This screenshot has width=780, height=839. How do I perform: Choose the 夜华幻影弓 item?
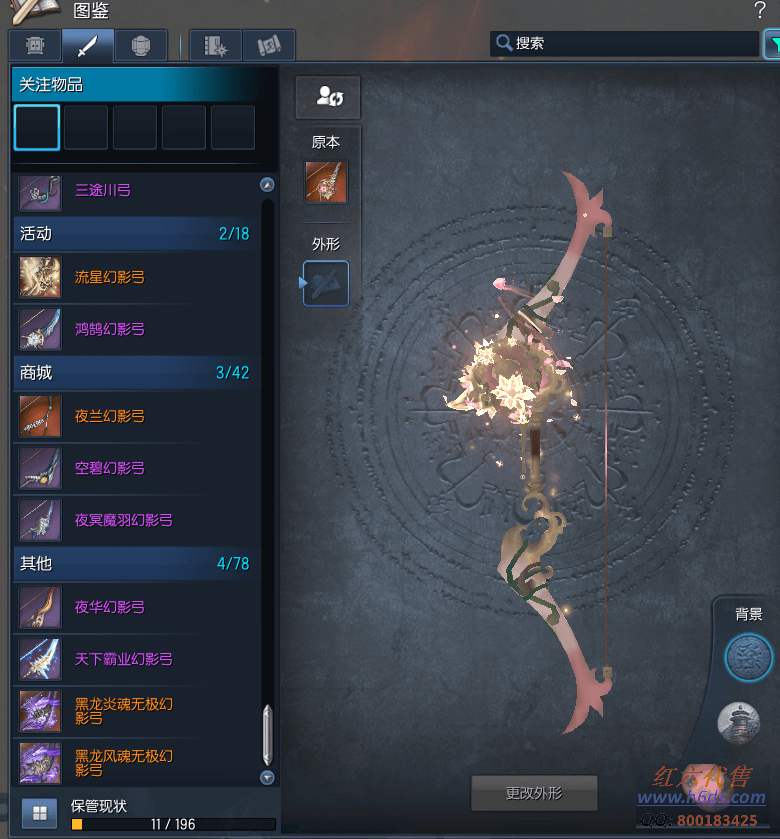(109, 607)
